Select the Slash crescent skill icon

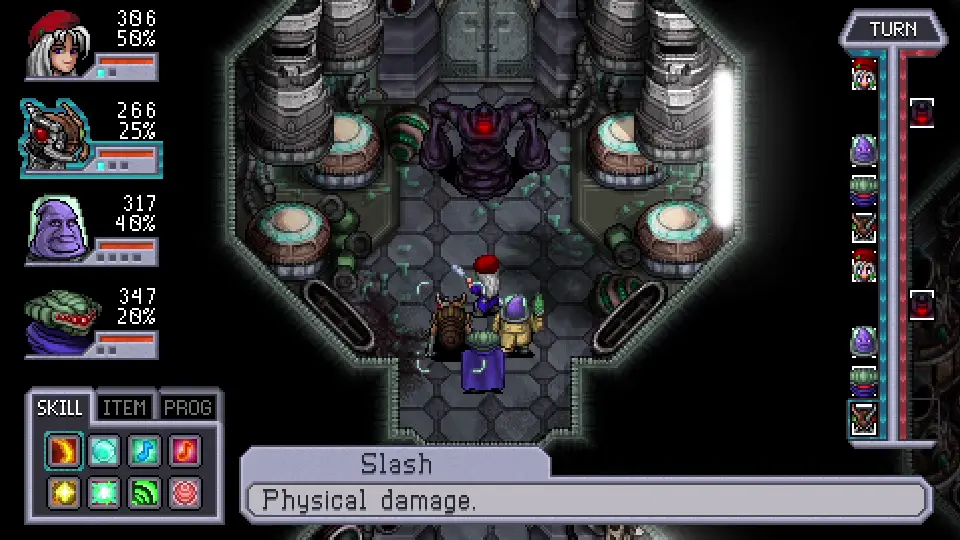tap(64, 452)
